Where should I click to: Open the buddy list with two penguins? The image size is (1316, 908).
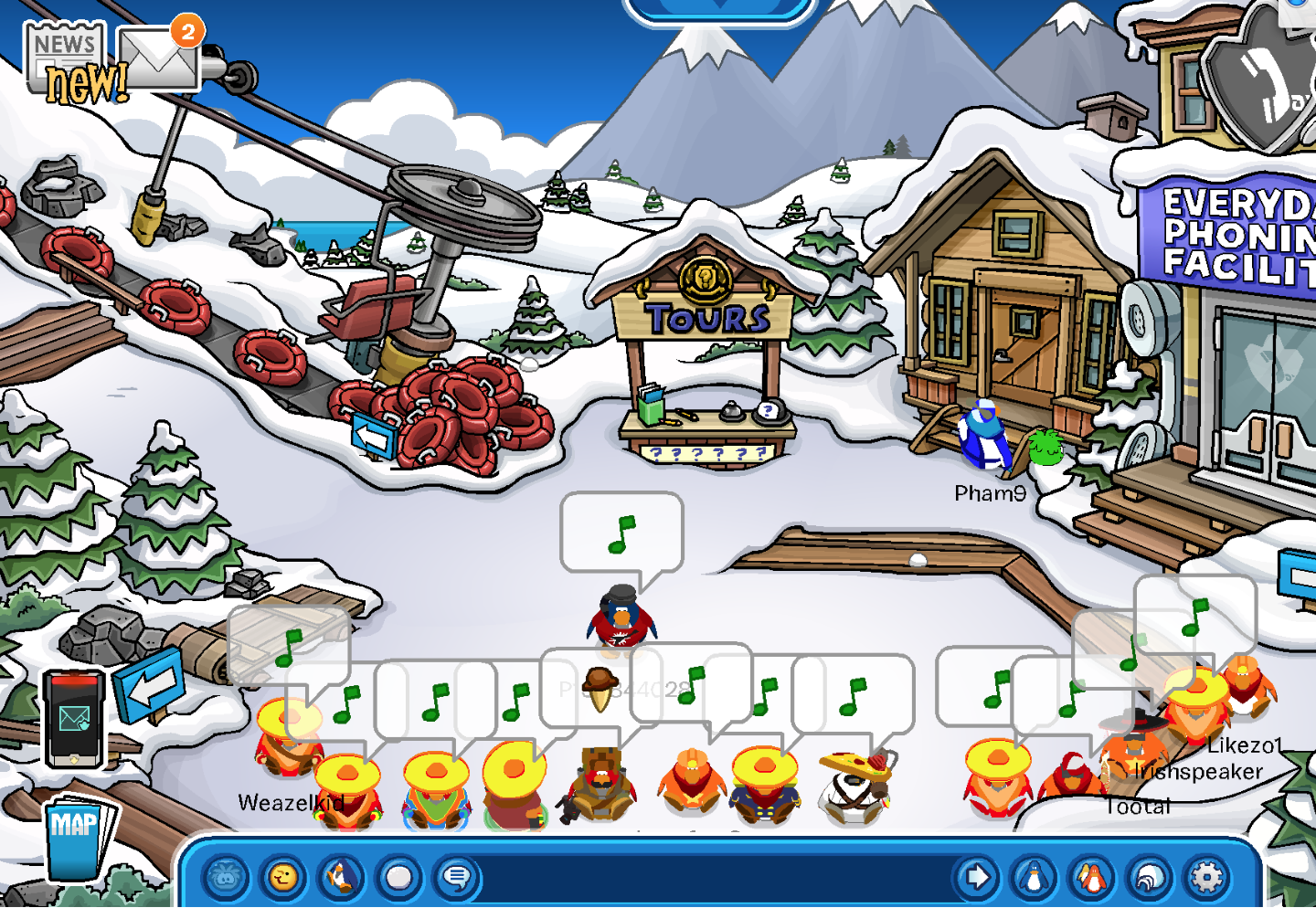tap(1092, 879)
